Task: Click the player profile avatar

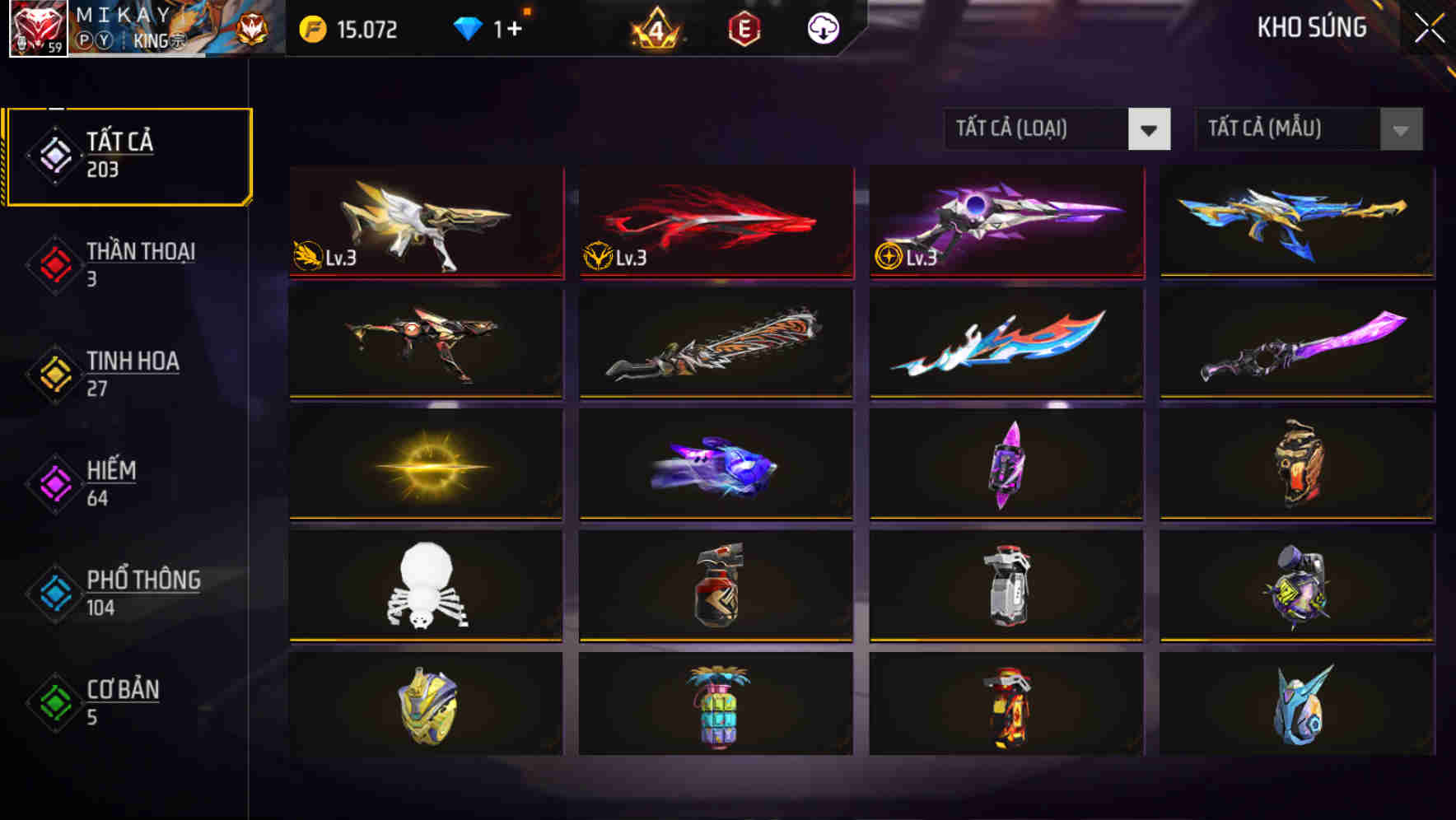Action: tap(38, 30)
